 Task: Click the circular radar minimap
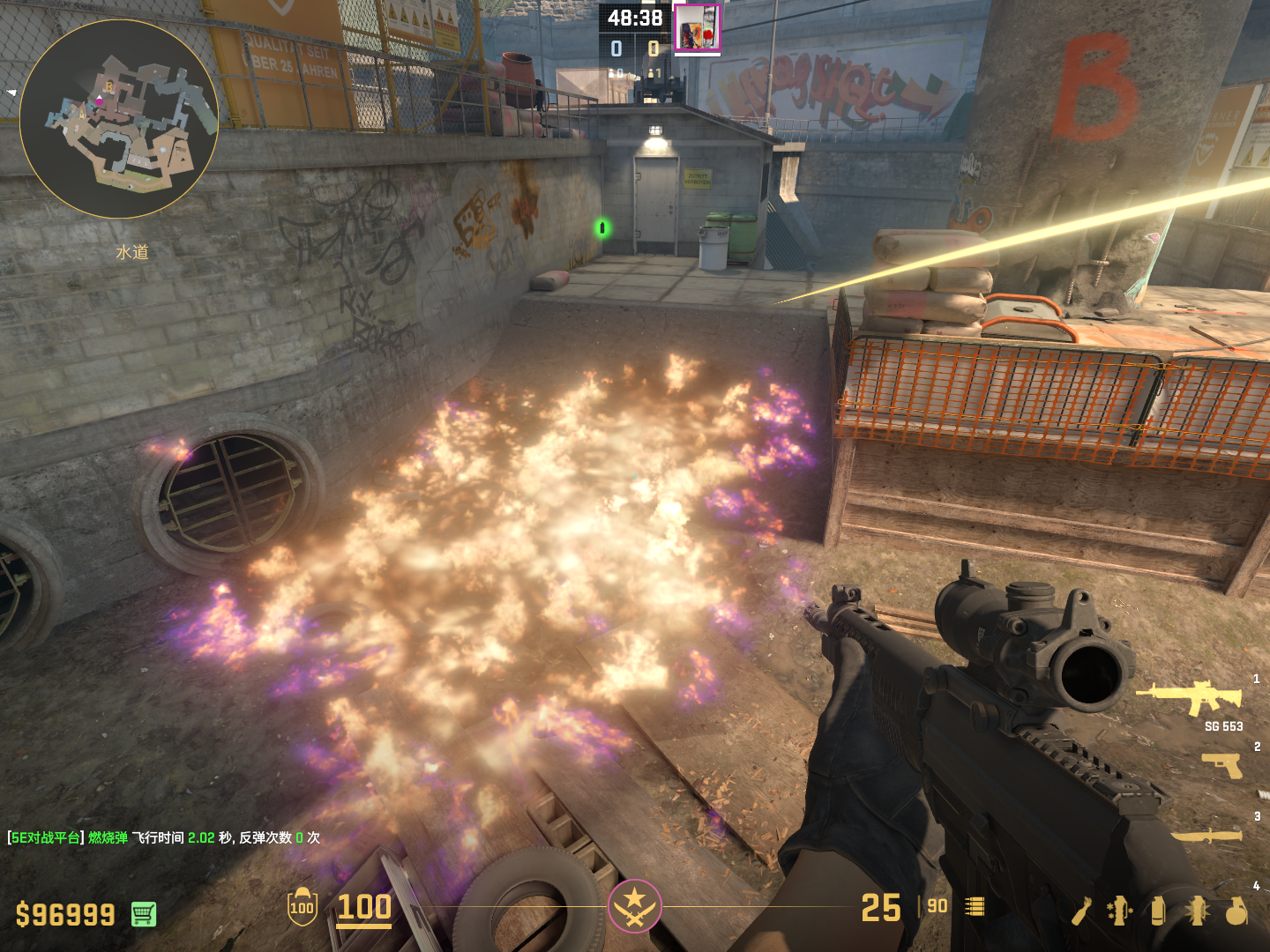coord(119,119)
